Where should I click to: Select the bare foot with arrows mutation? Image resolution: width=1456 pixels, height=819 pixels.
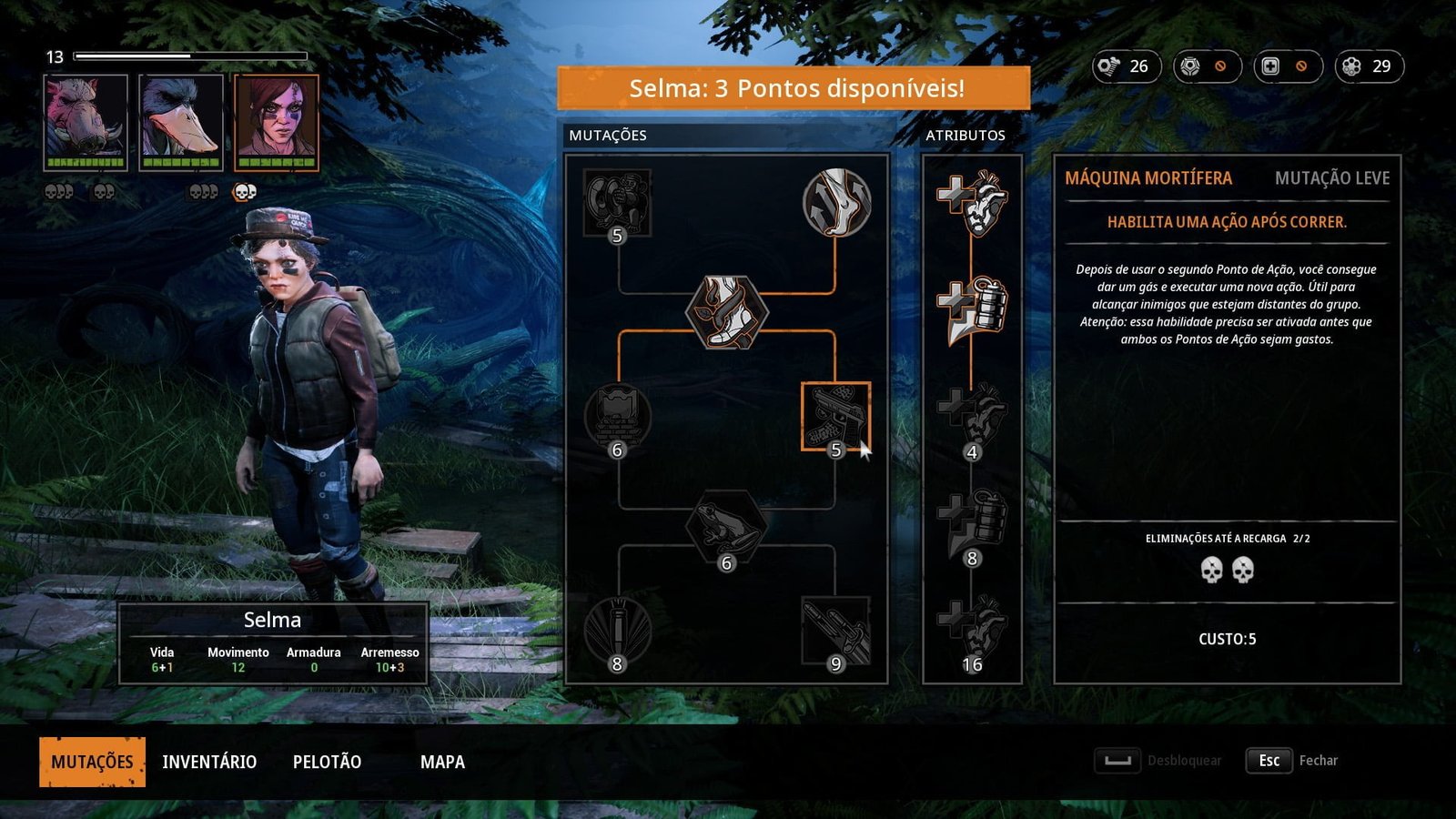(836, 202)
